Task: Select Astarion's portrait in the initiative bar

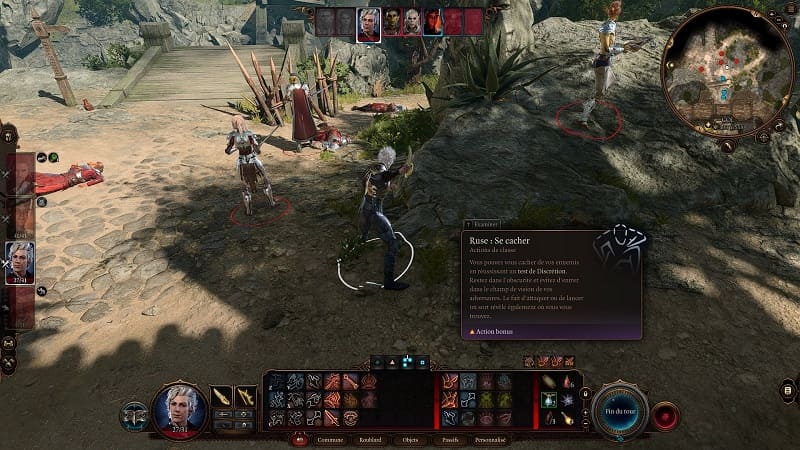Action: click(x=368, y=23)
